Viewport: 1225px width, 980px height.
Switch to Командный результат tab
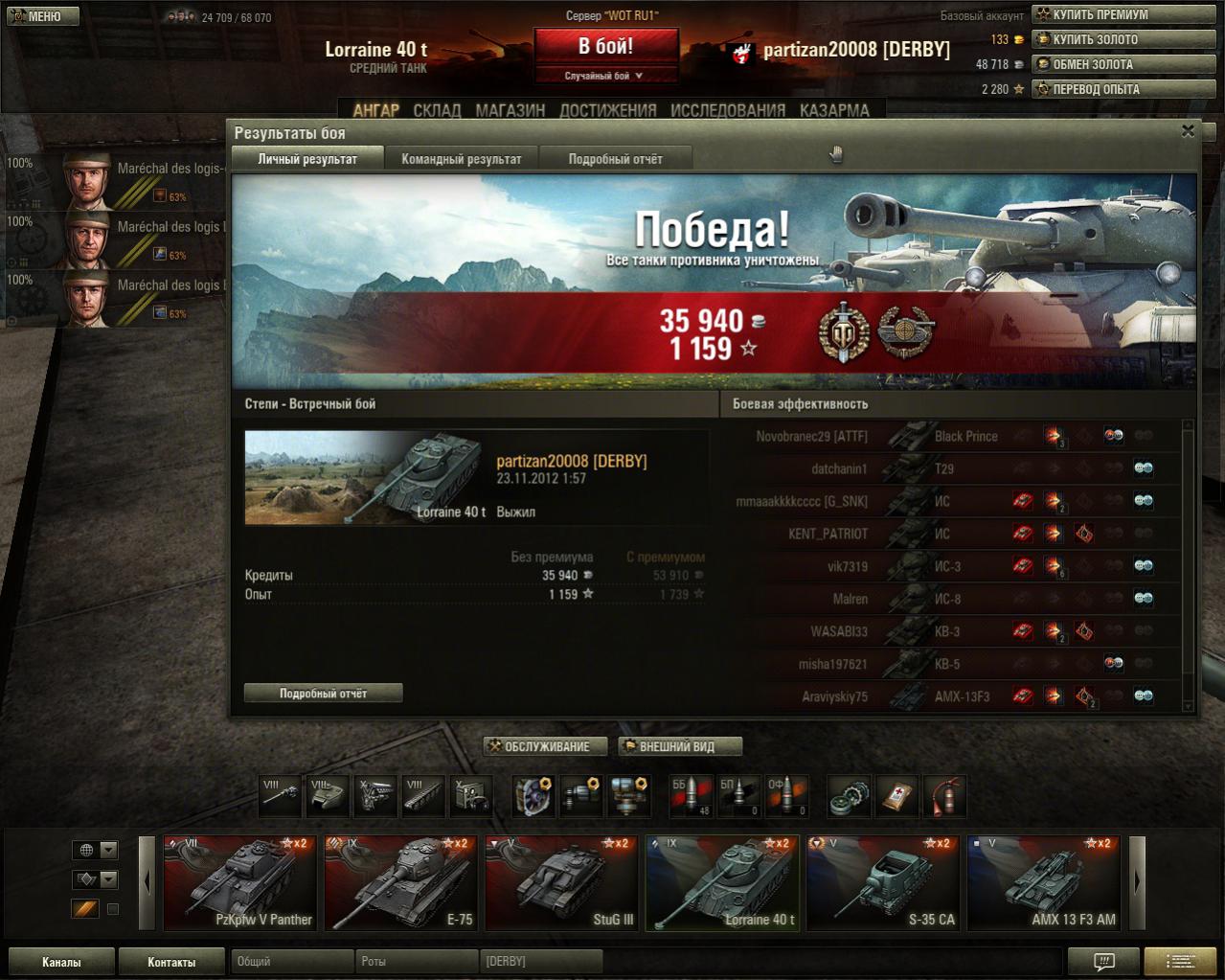click(461, 159)
